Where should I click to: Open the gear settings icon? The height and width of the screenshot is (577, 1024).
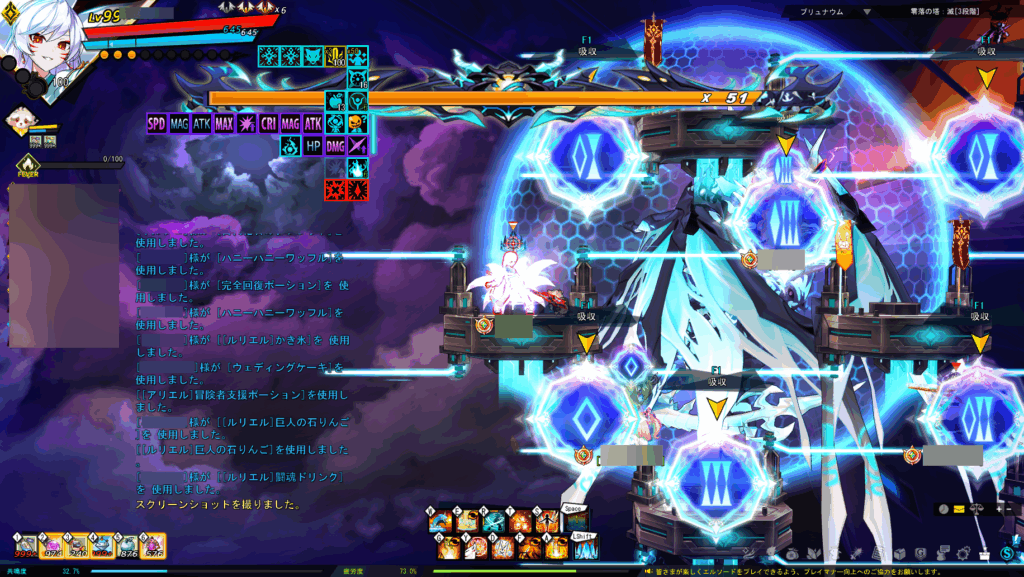[964, 553]
